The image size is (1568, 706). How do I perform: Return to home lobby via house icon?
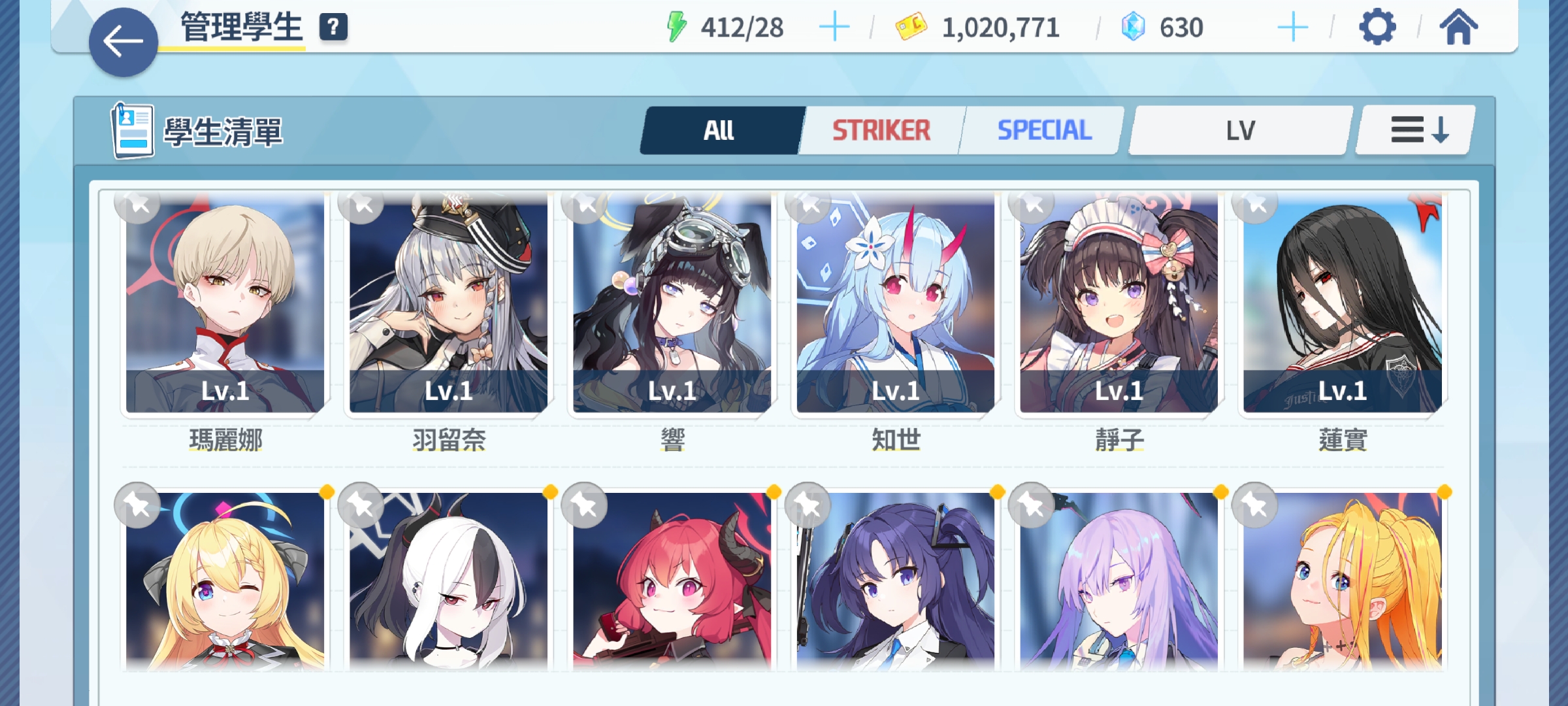click(x=1458, y=27)
